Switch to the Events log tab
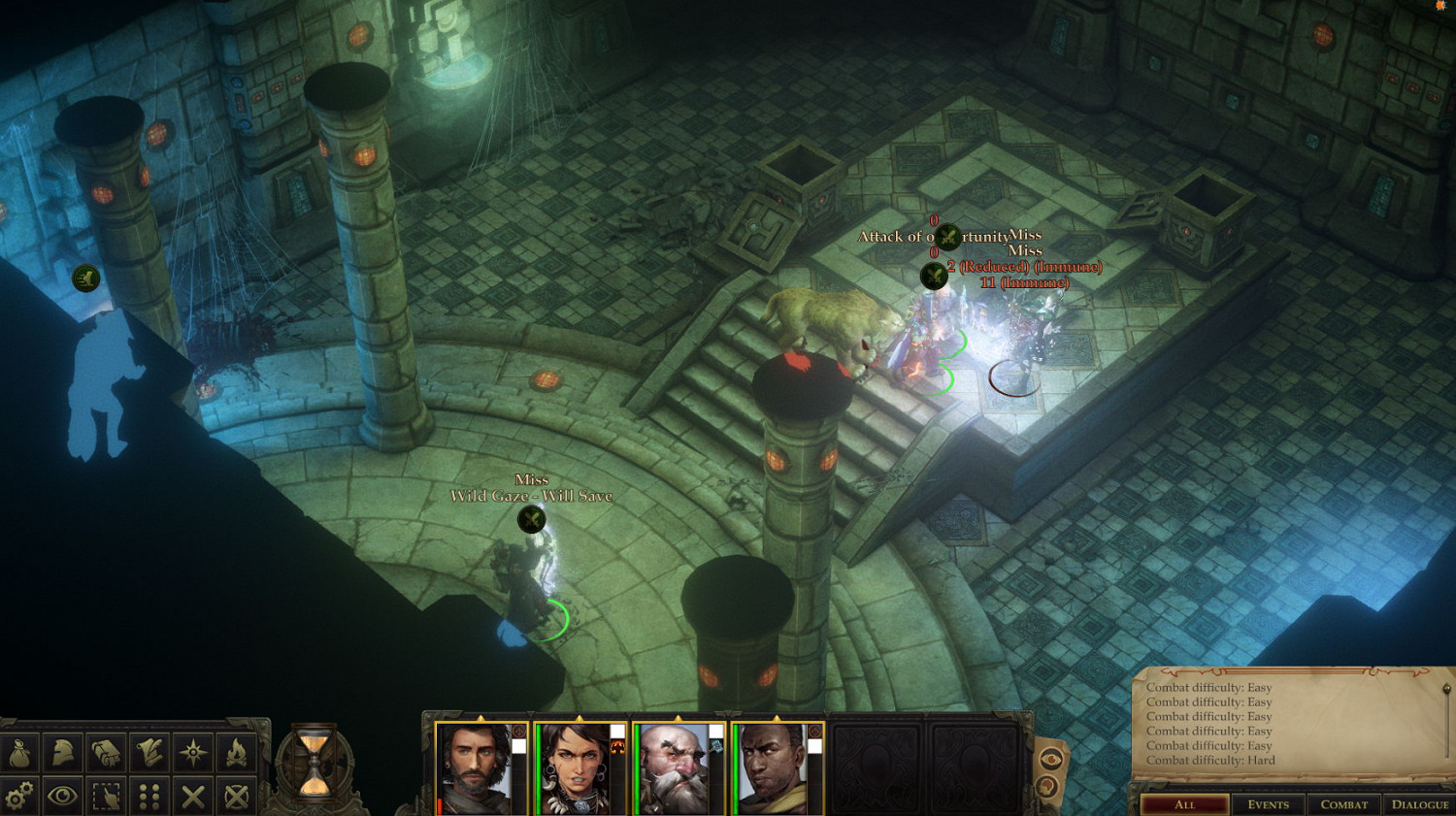The height and width of the screenshot is (816, 1456). point(1268,804)
